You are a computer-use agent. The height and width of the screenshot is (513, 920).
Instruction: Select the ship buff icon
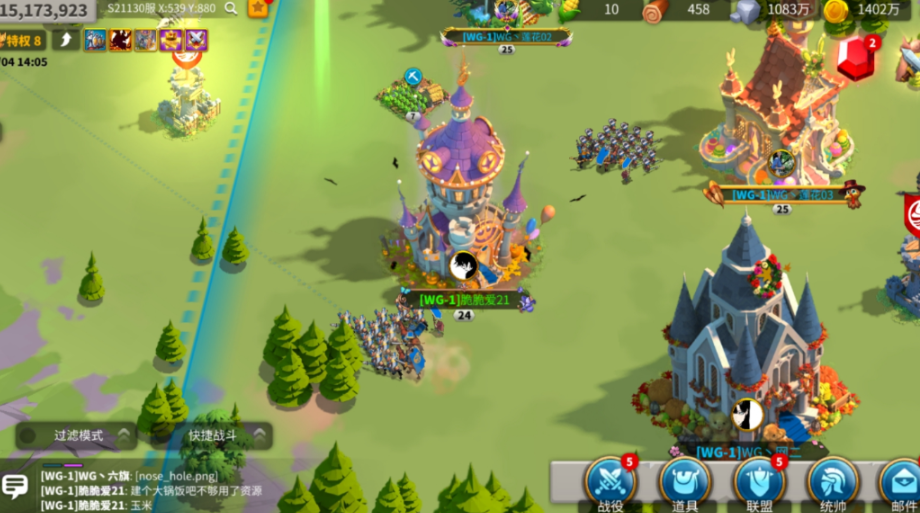point(95,40)
